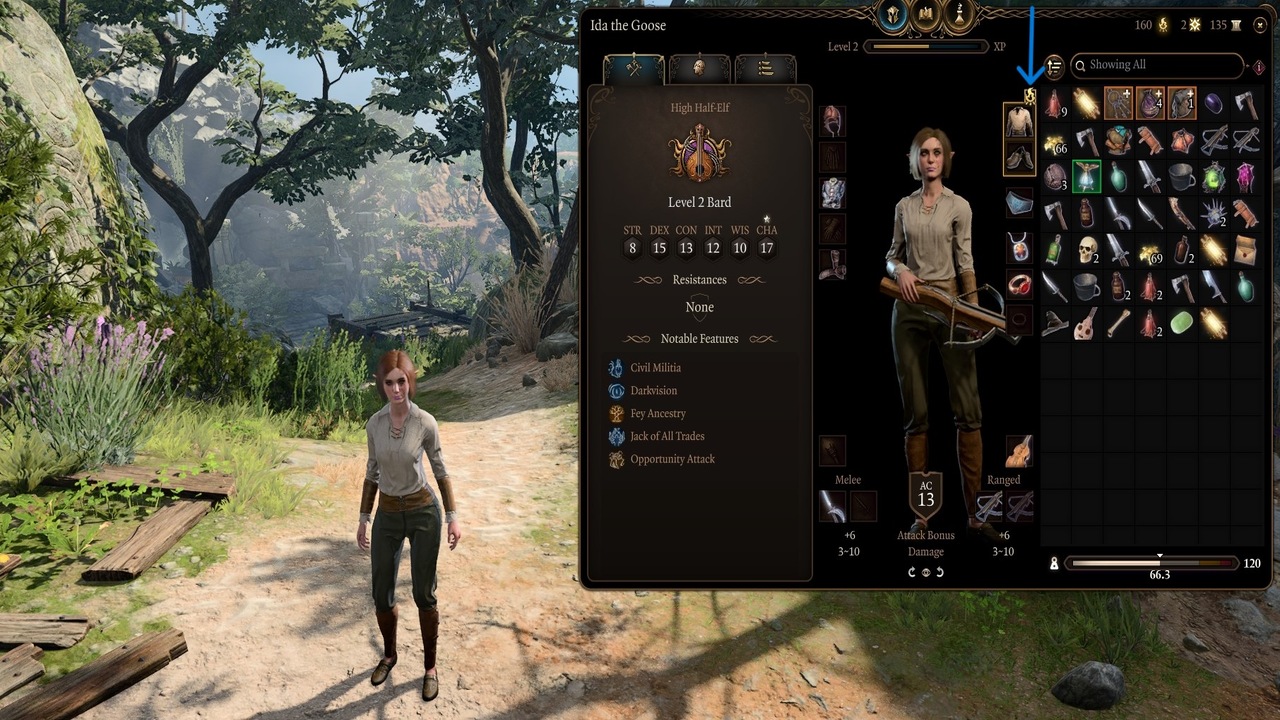
Task: Toggle the eye icon below the character model
Action: (x=925, y=572)
